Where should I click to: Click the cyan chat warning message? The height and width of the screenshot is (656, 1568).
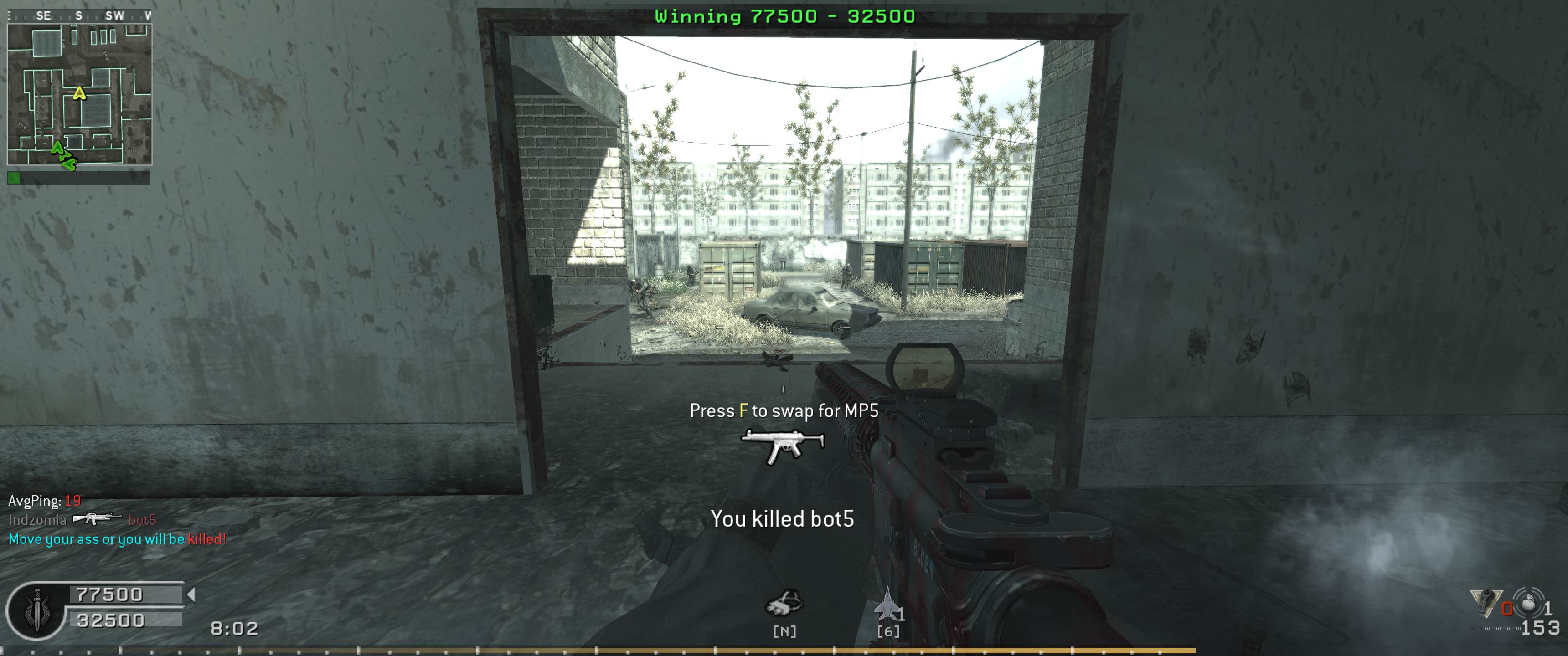[x=117, y=539]
